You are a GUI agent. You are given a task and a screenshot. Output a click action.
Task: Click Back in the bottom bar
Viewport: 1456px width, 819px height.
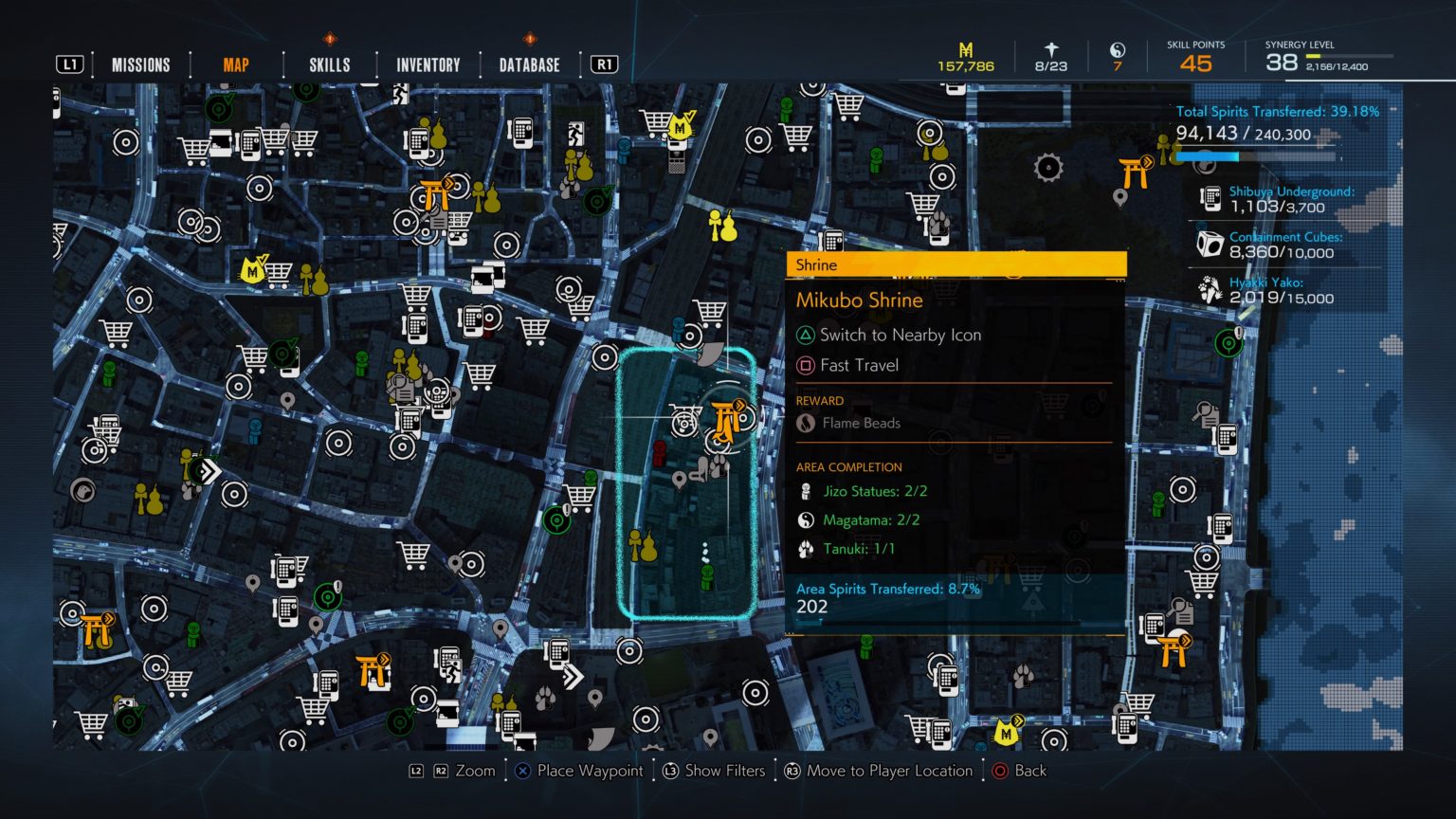click(x=1029, y=771)
